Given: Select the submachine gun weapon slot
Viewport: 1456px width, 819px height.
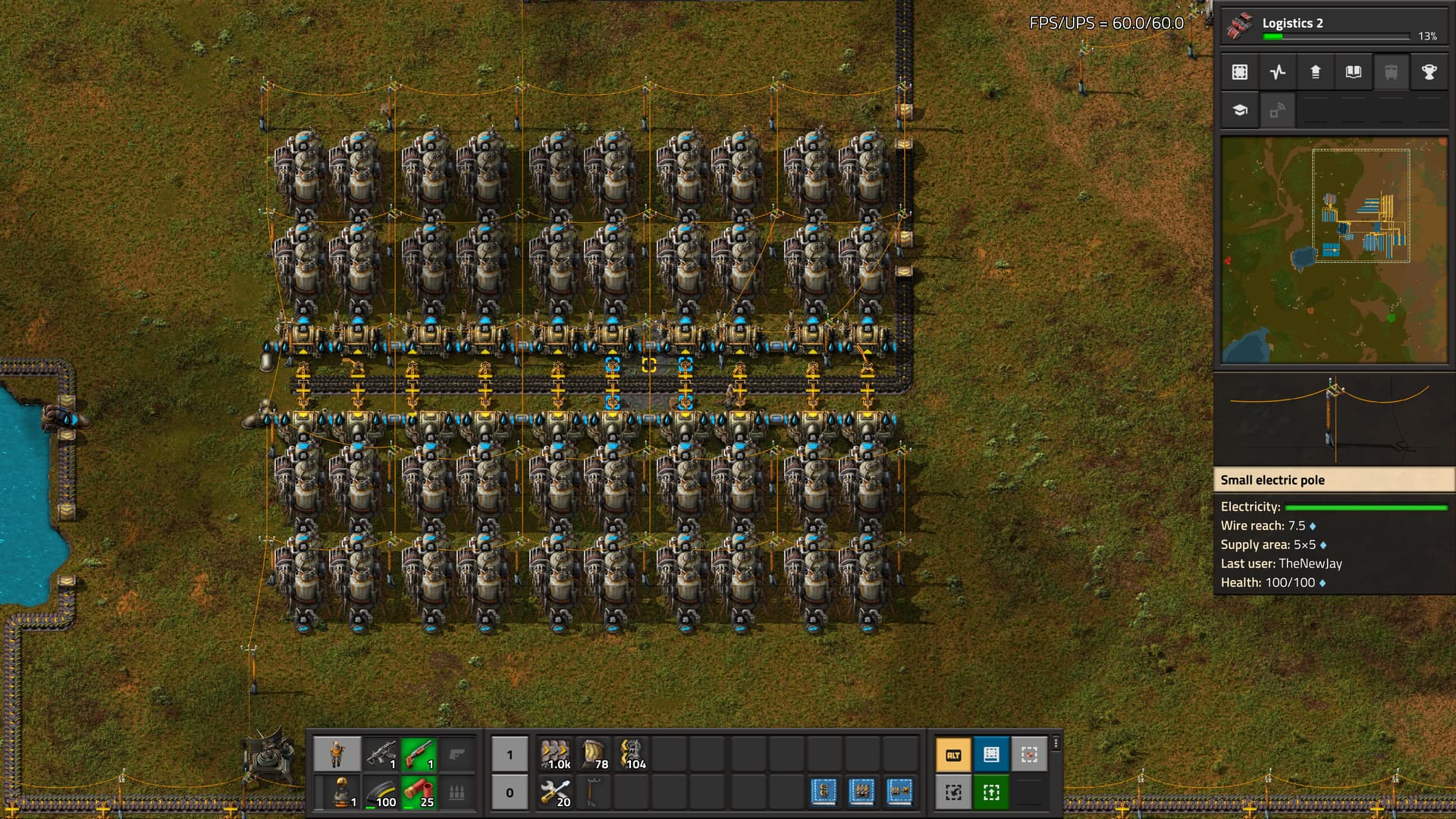Looking at the screenshot, I should (381, 755).
